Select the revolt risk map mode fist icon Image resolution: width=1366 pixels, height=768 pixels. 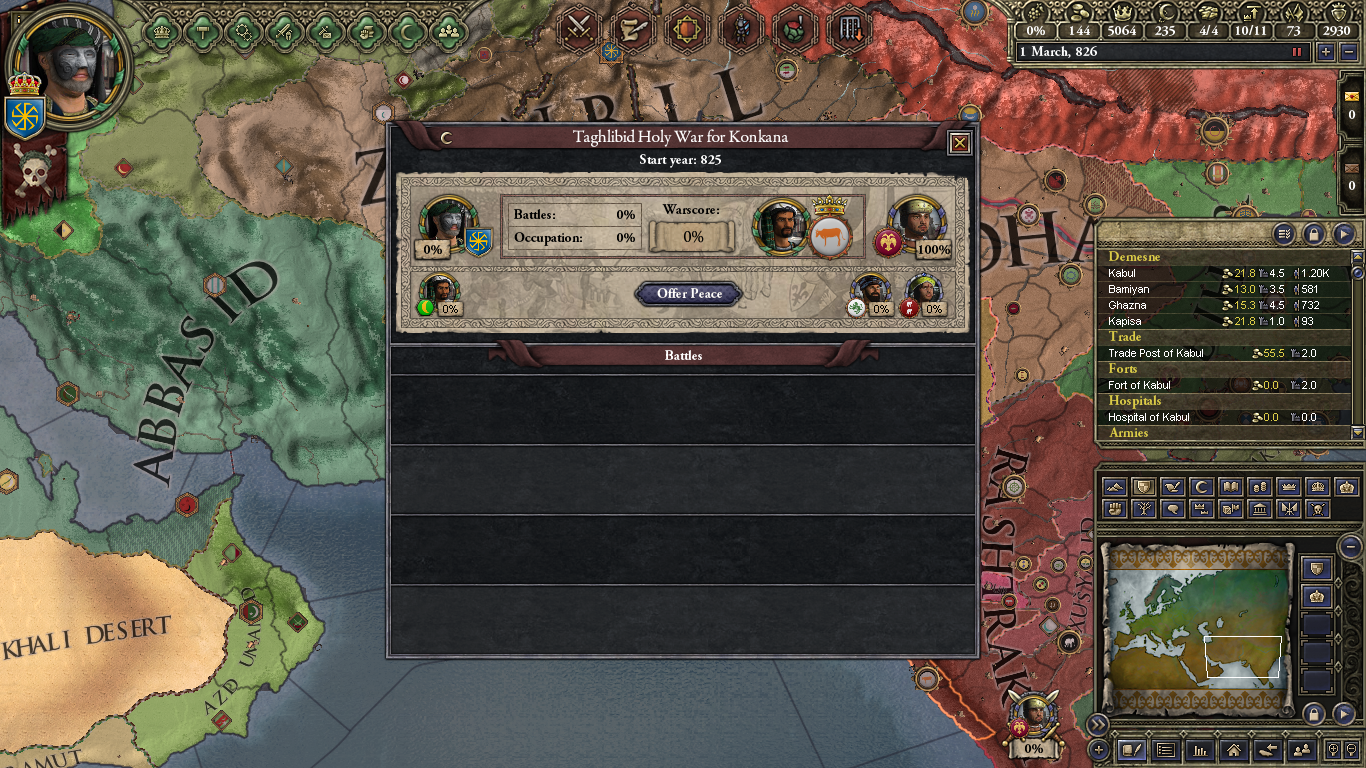coord(1113,508)
